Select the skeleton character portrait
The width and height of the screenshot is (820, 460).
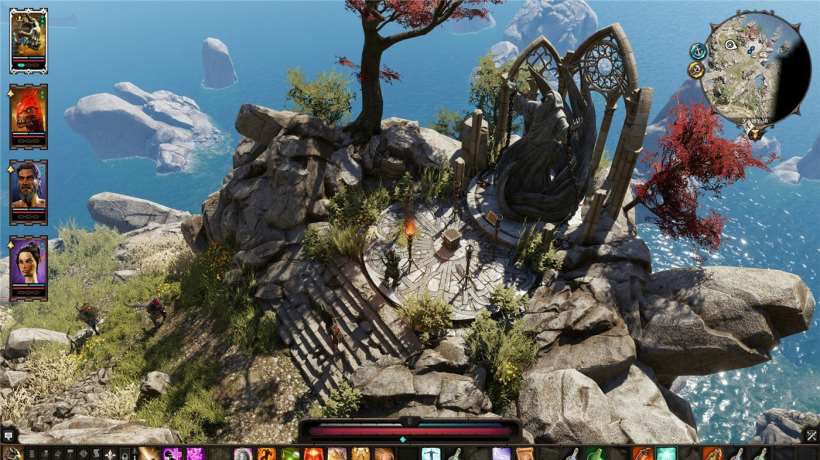pos(28,38)
